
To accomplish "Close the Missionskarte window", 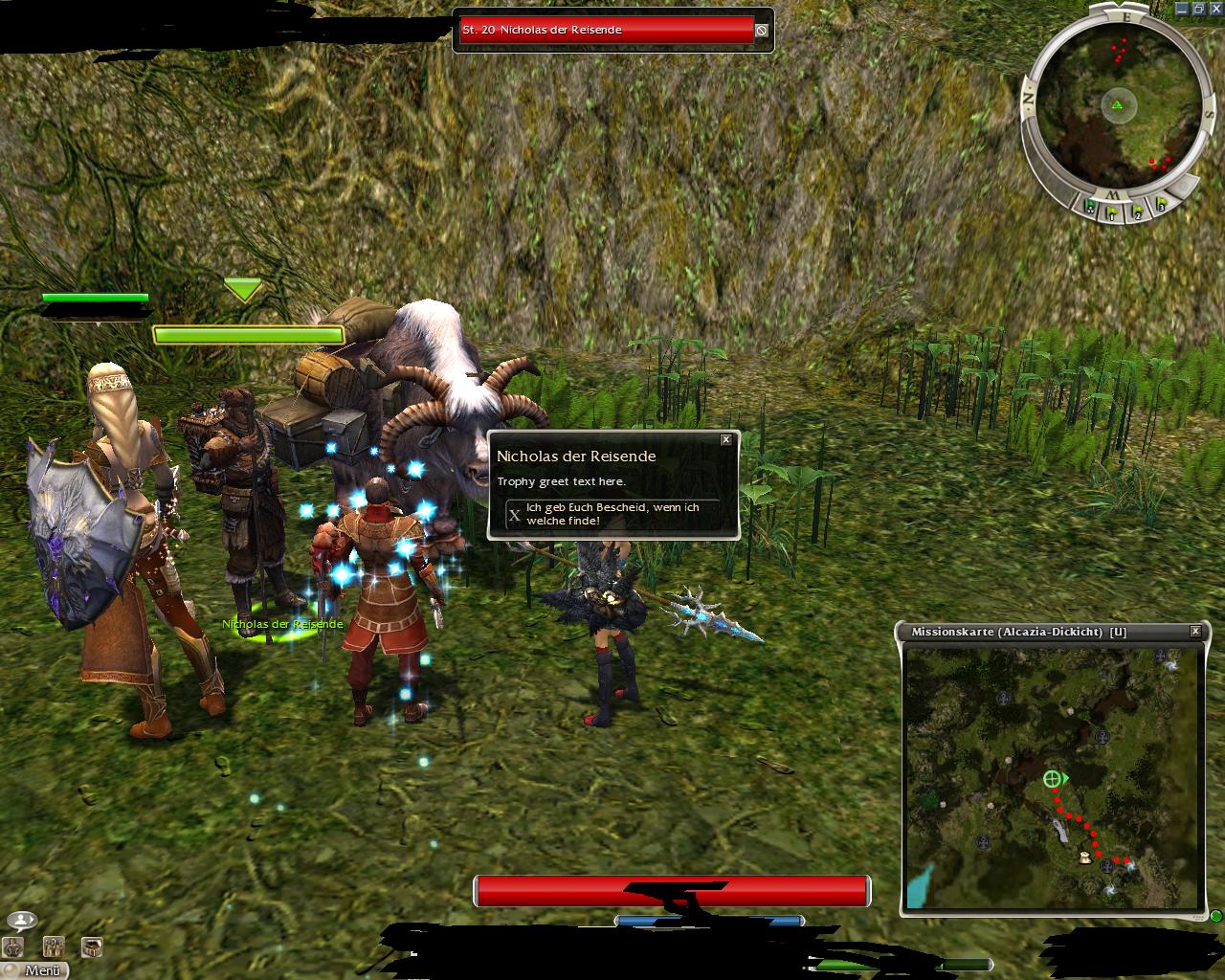I will (x=1195, y=632).
